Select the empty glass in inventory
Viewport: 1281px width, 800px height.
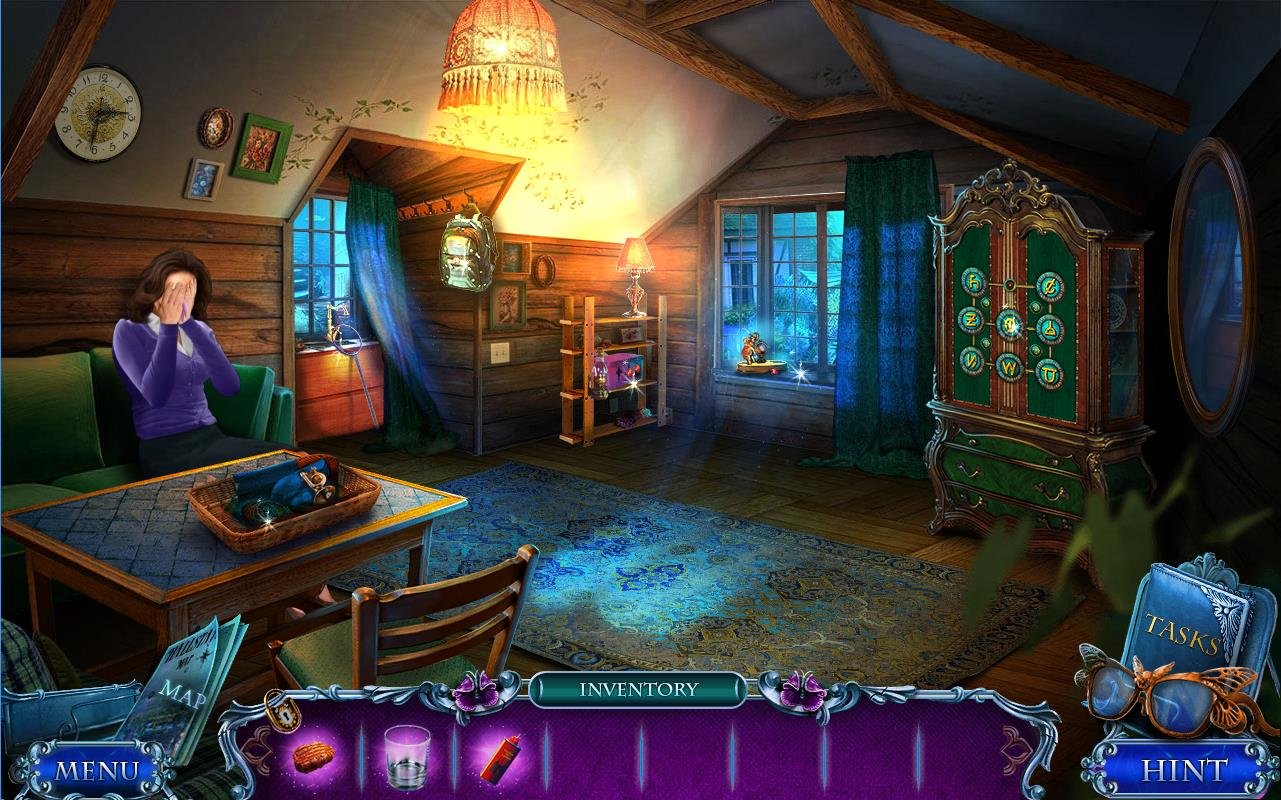407,755
